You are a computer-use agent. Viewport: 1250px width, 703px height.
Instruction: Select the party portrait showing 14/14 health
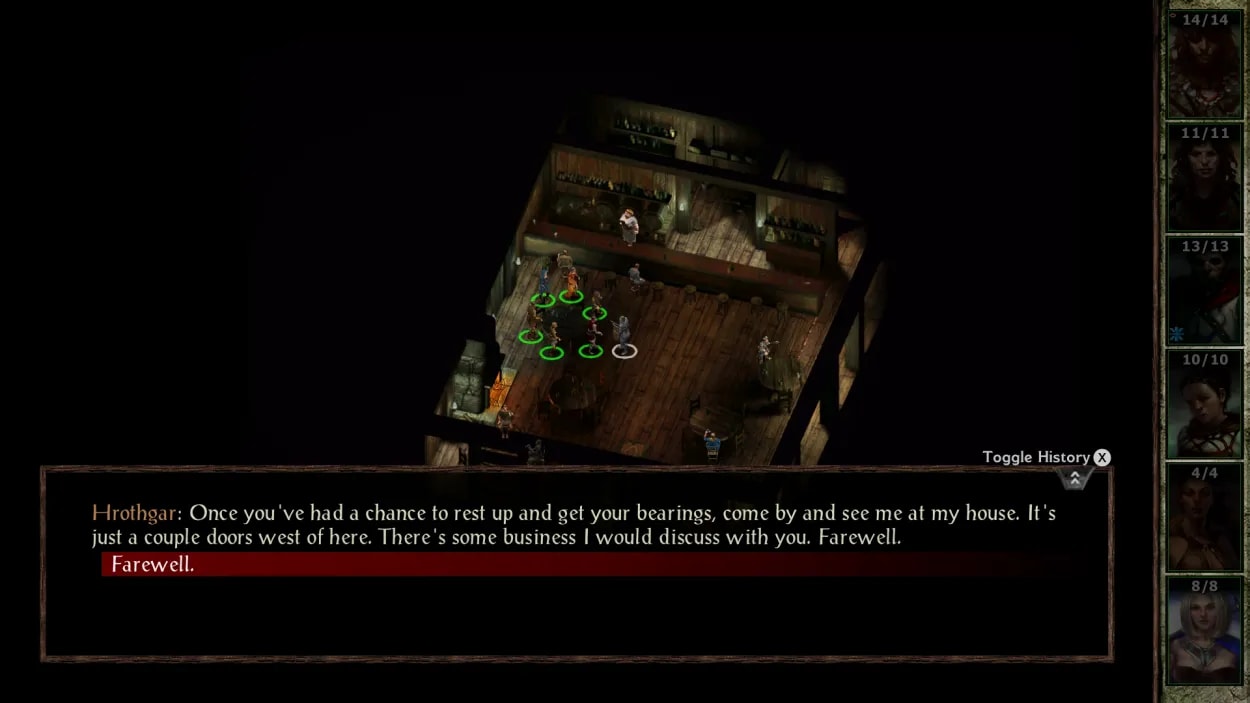click(x=1204, y=65)
